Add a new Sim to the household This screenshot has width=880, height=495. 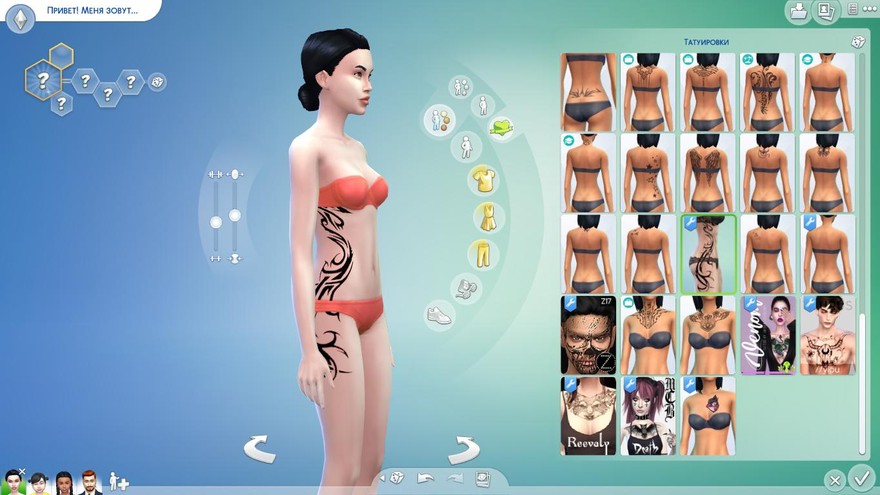click(x=118, y=481)
